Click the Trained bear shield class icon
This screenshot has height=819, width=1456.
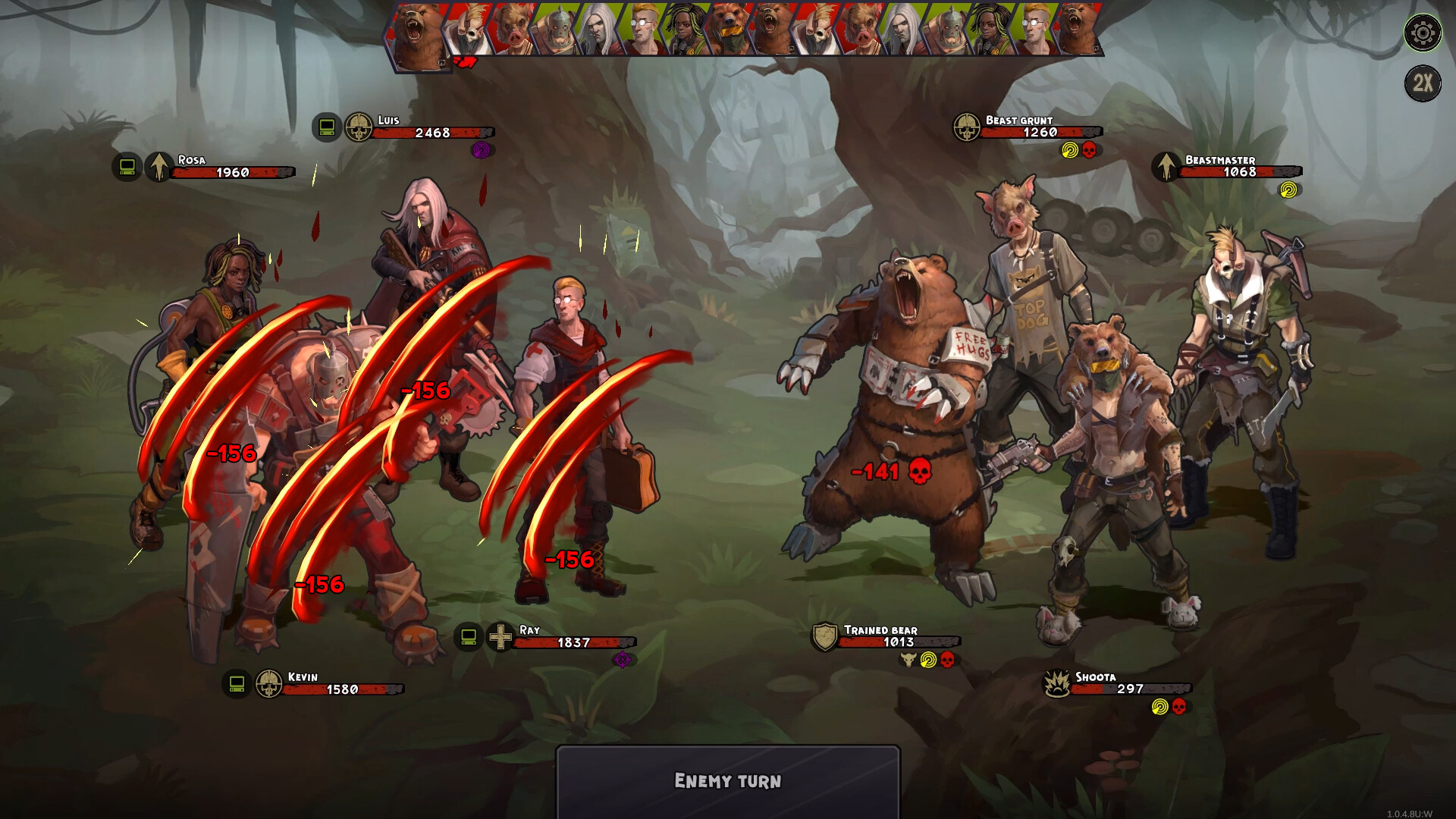(x=824, y=637)
